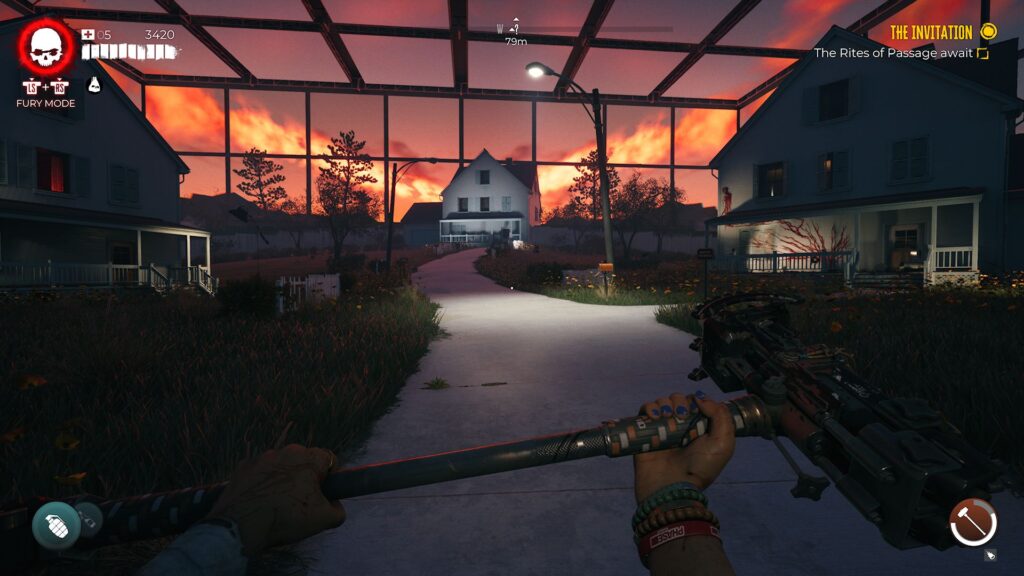
Task: Select the medkit icon with red cross
Action: click(88, 34)
